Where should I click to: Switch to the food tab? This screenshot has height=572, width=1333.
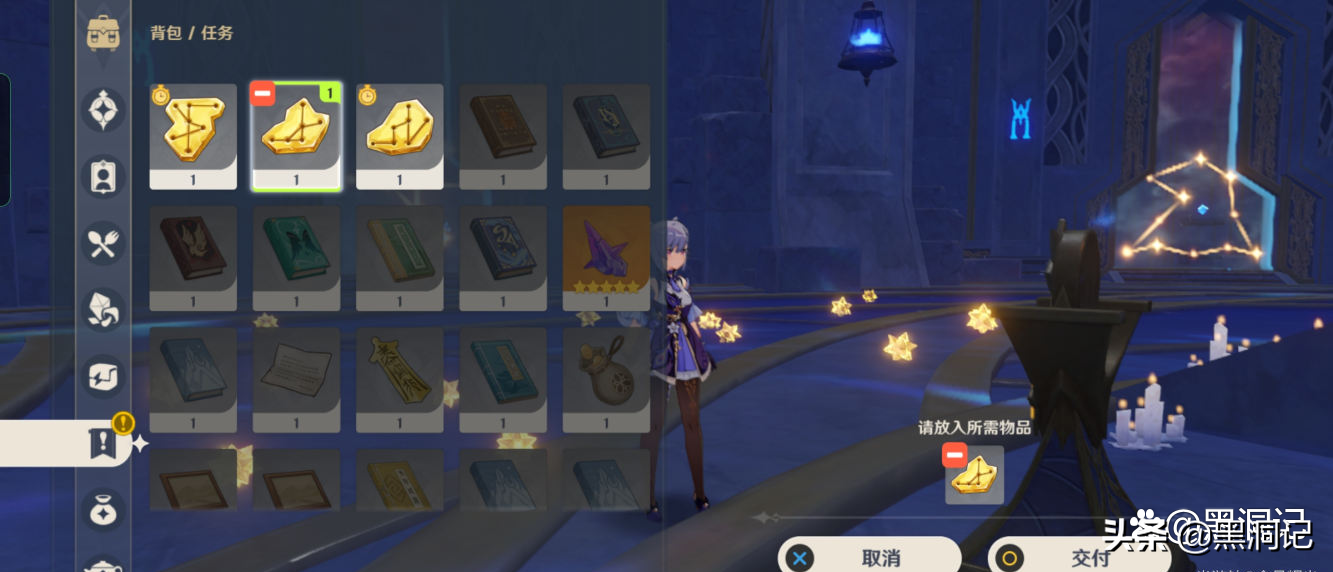104,243
